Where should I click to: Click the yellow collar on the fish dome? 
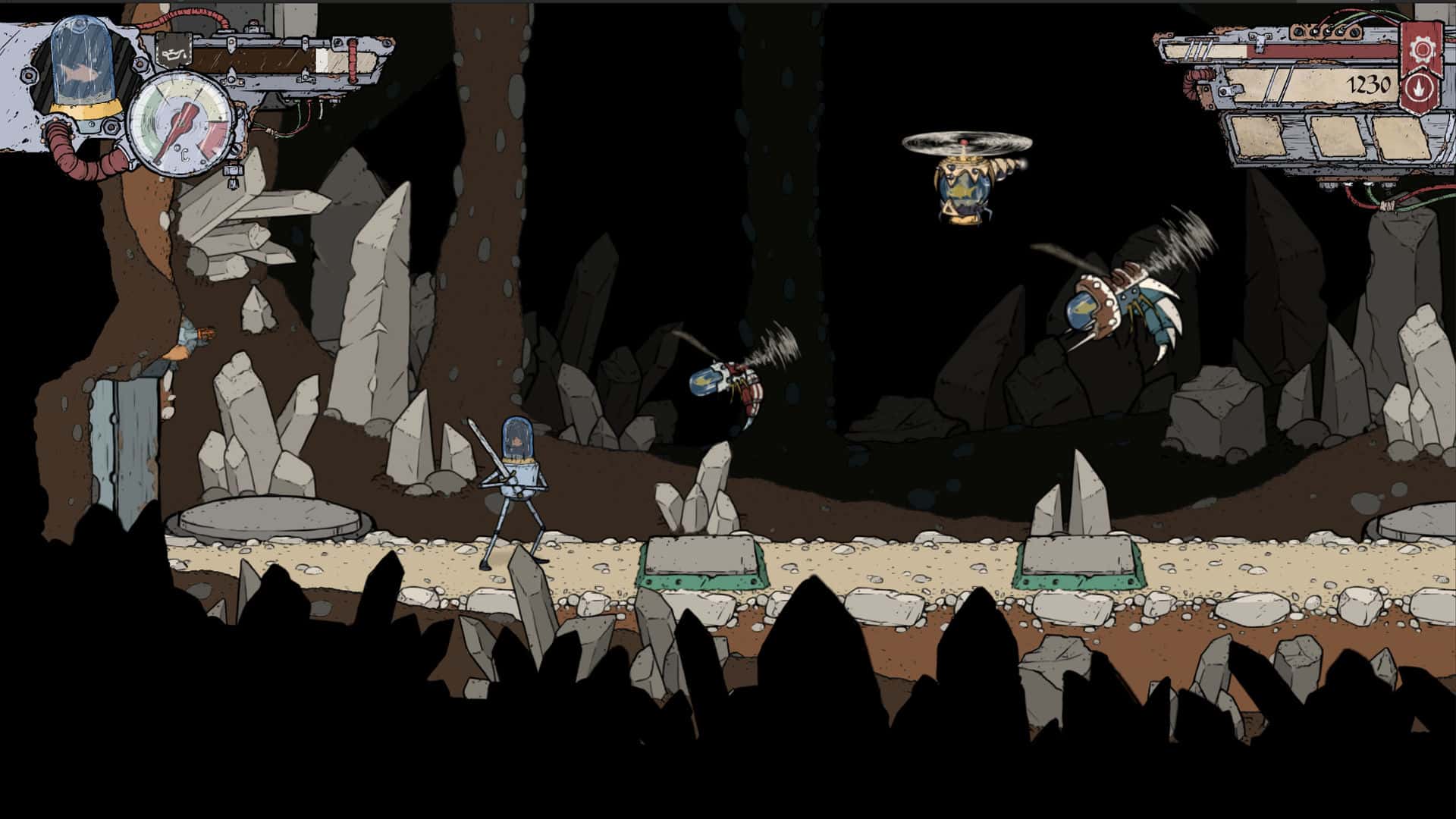coord(86,110)
